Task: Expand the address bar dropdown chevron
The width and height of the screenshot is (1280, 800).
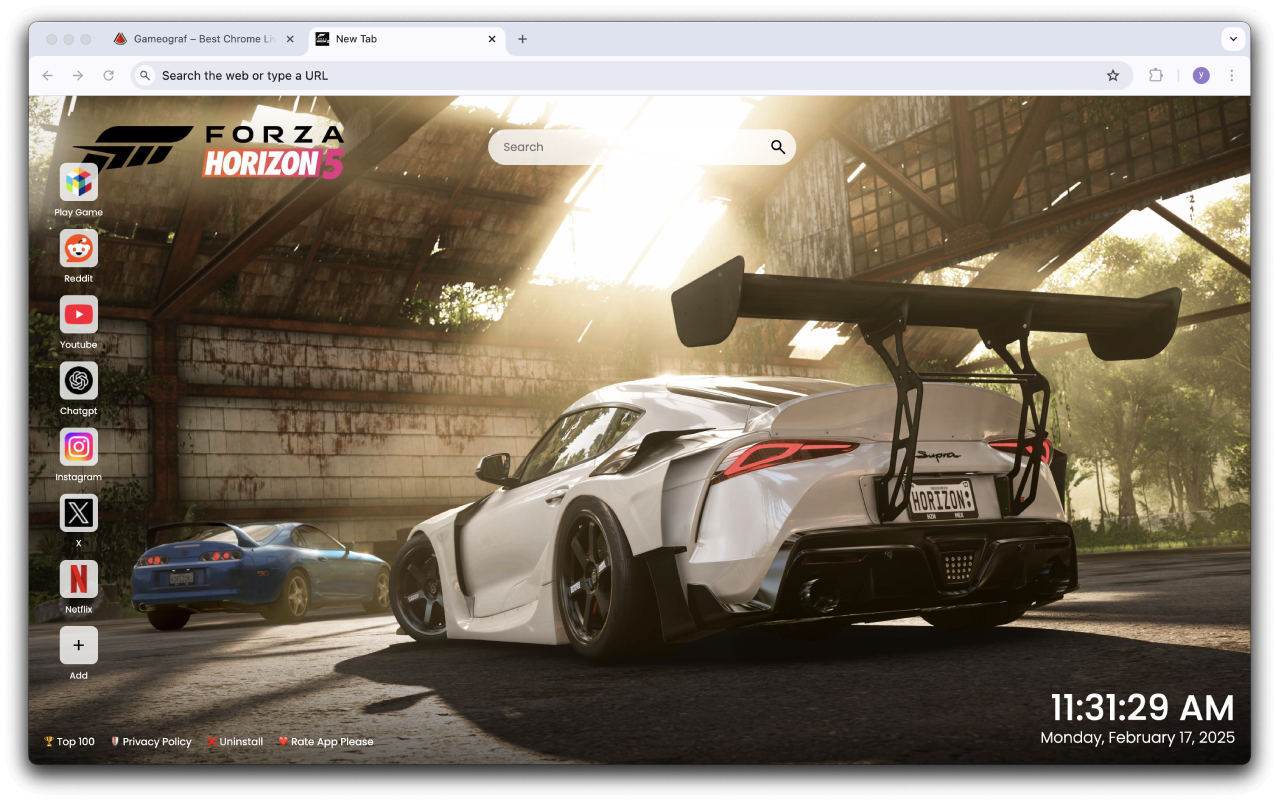Action: tap(1234, 39)
